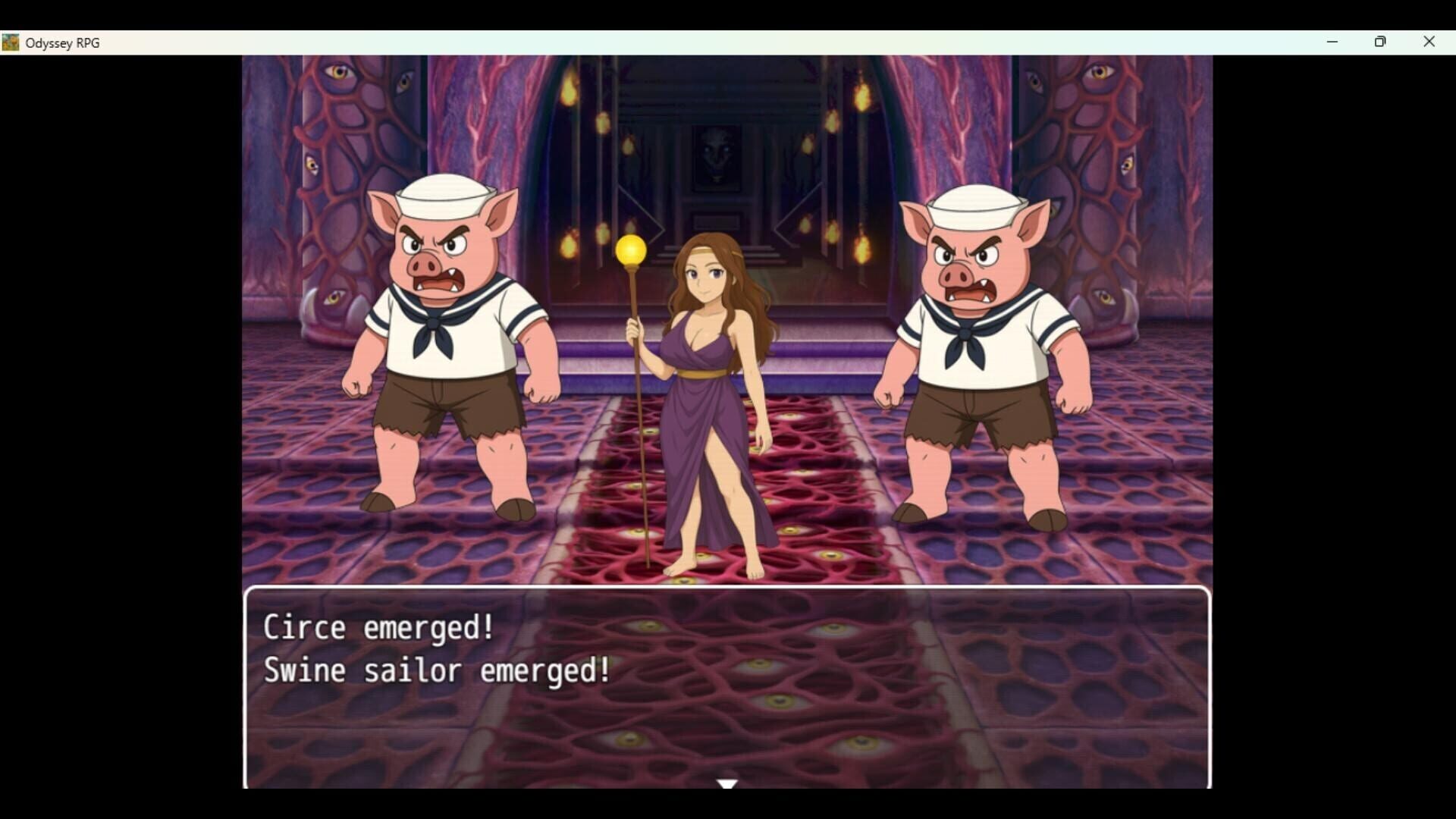Click the downward continue arrow in dialogue box
The height and width of the screenshot is (819, 1456).
[726, 784]
